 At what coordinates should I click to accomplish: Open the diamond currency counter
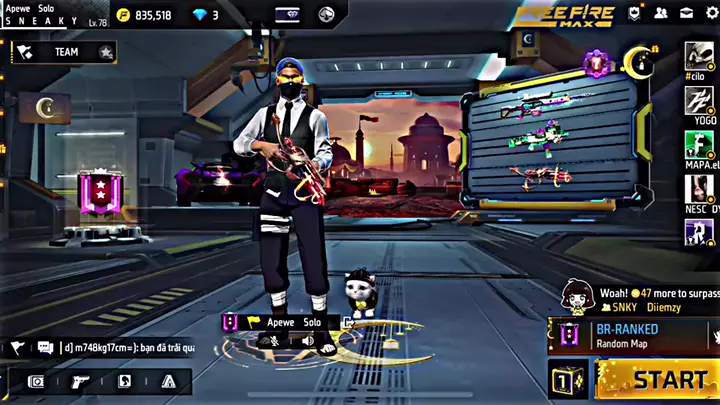coord(204,15)
